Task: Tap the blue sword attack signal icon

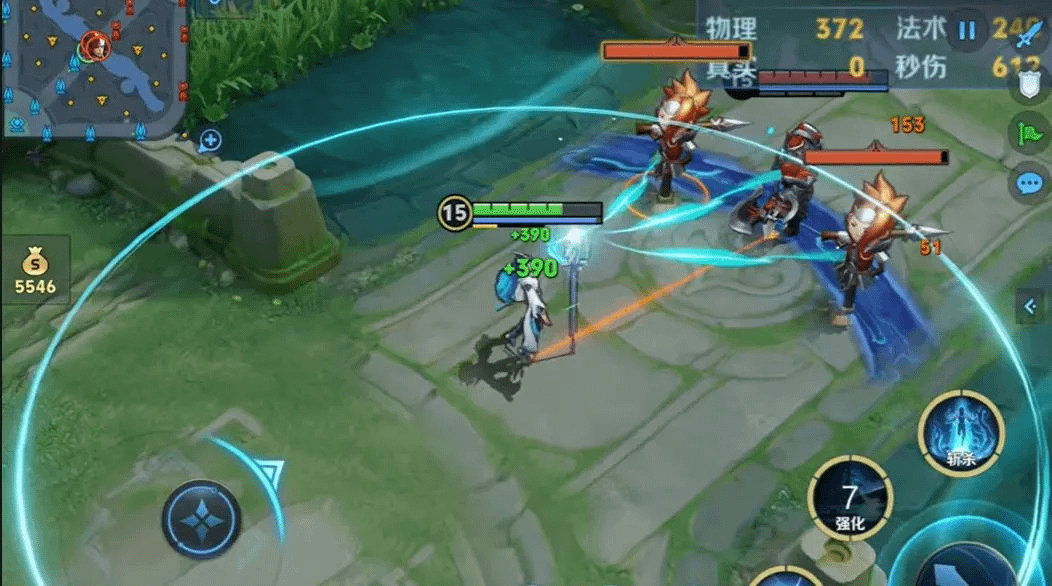Action: [x=1030, y=36]
